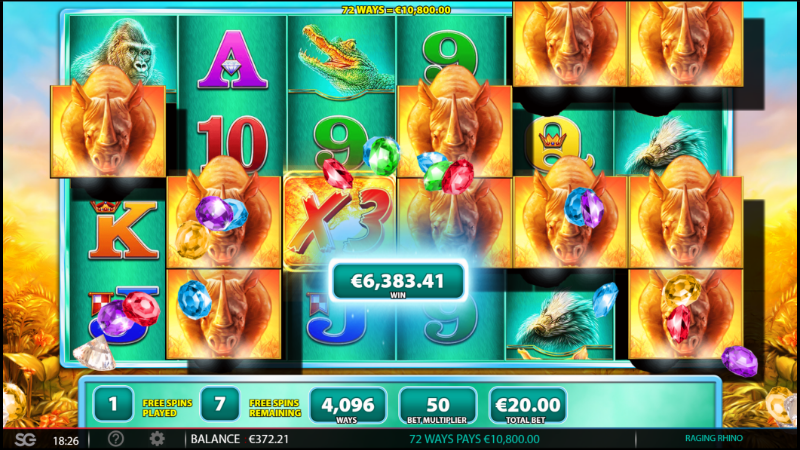This screenshot has height=450, width=800.
Task: Open the help question mark icon
Action: pyautogui.click(x=116, y=439)
